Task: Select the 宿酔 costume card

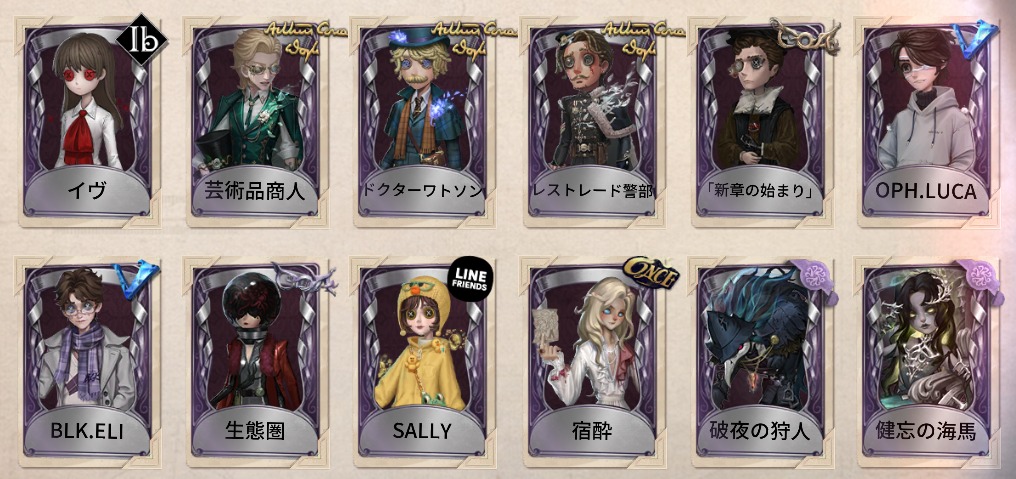Action: [592, 357]
